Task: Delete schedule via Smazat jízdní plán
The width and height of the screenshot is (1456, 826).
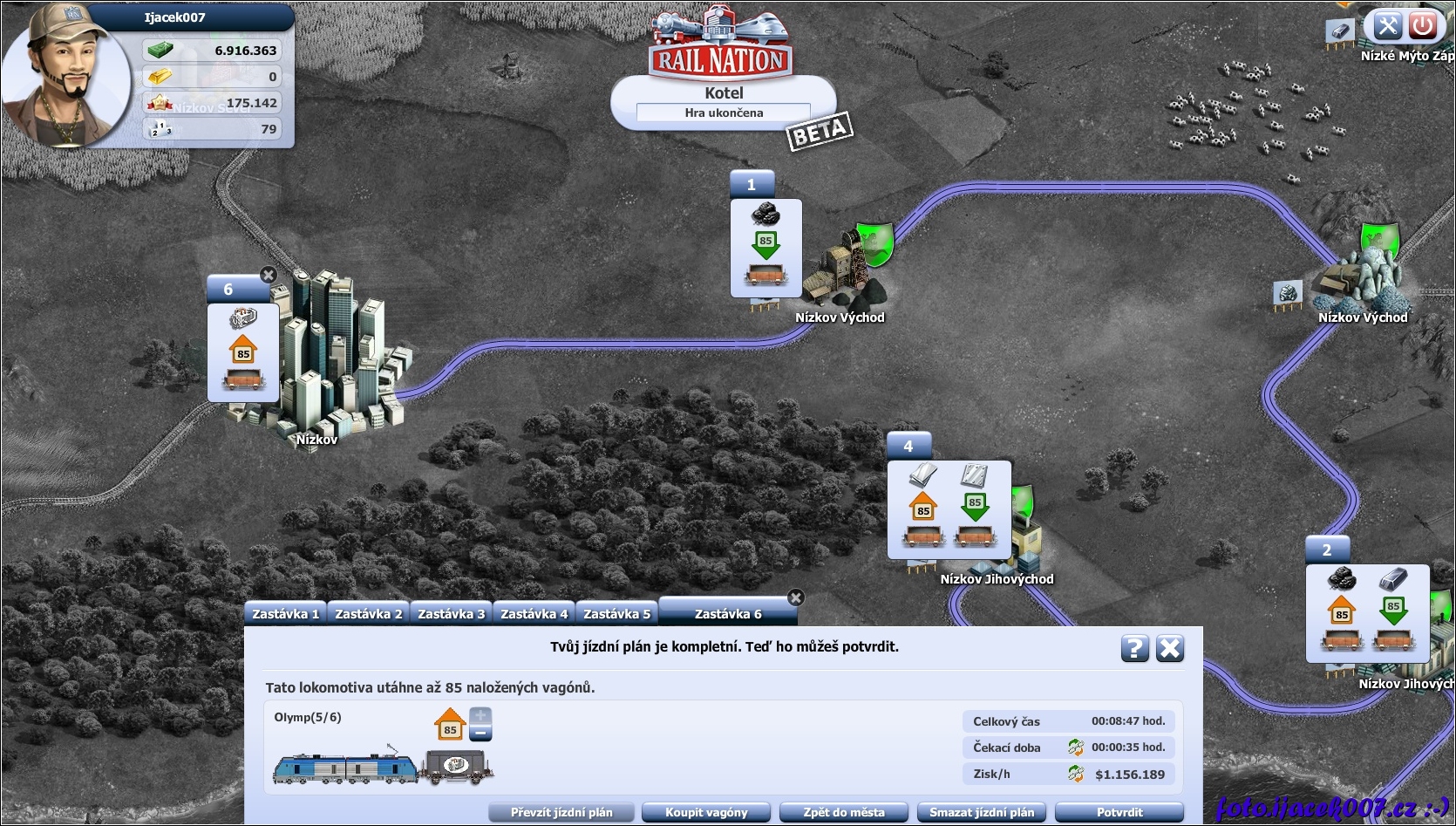Action: click(982, 812)
